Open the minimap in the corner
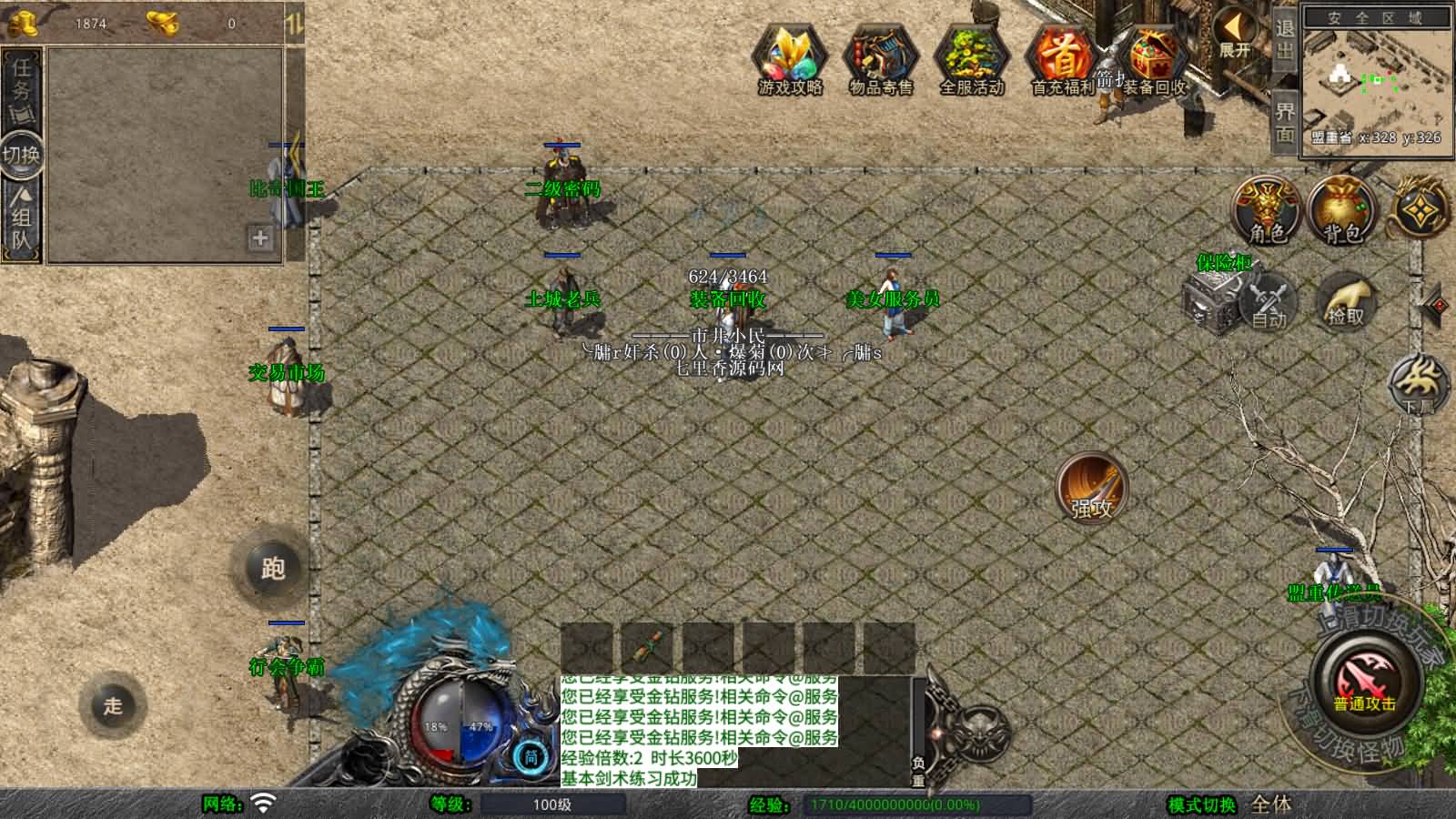This screenshot has height=819, width=1456. pyautogui.click(x=1375, y=81)
